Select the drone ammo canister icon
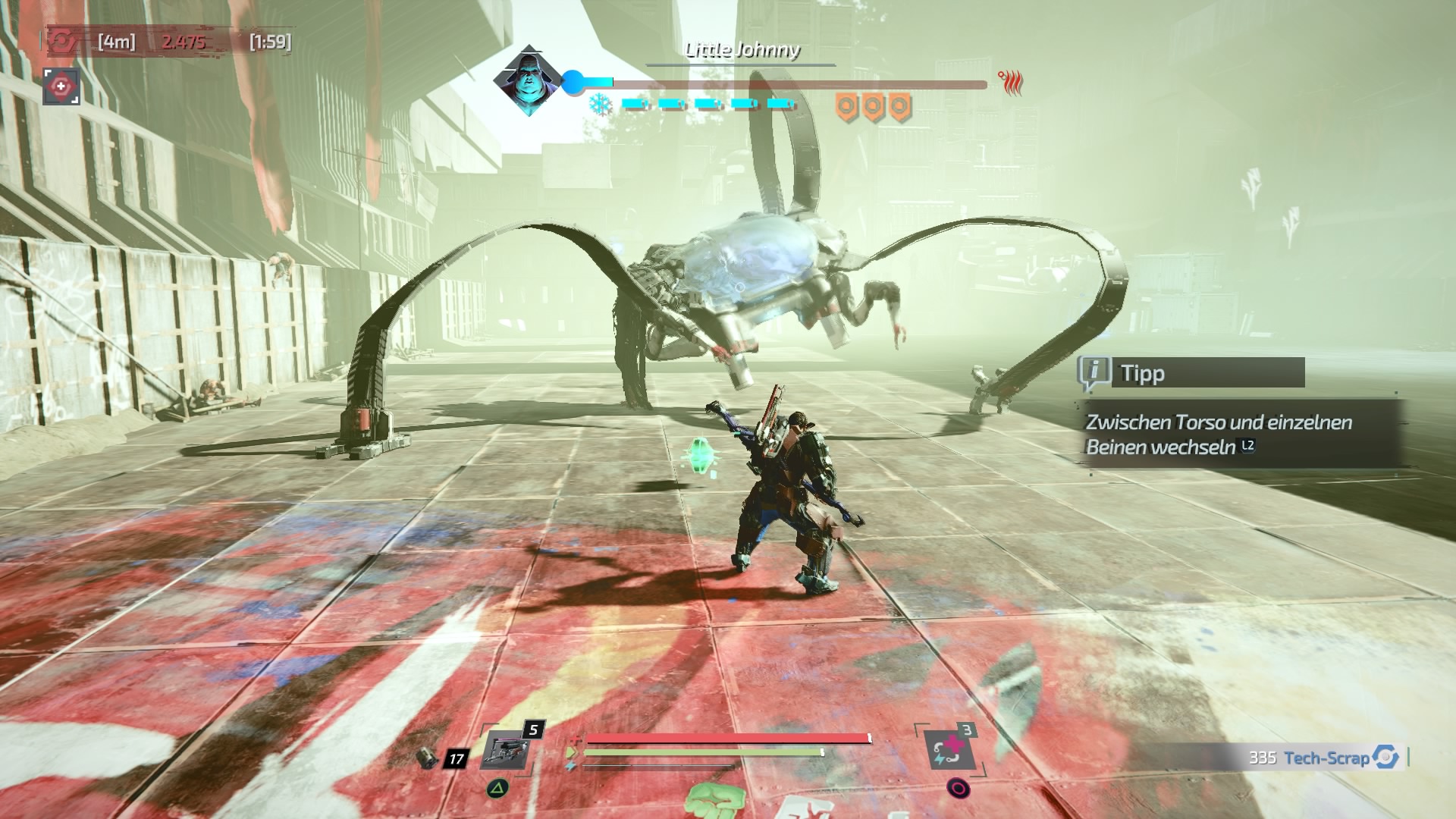Image resolution: width=1456 pixels, height=819 pixels. (x=428, y=757)
